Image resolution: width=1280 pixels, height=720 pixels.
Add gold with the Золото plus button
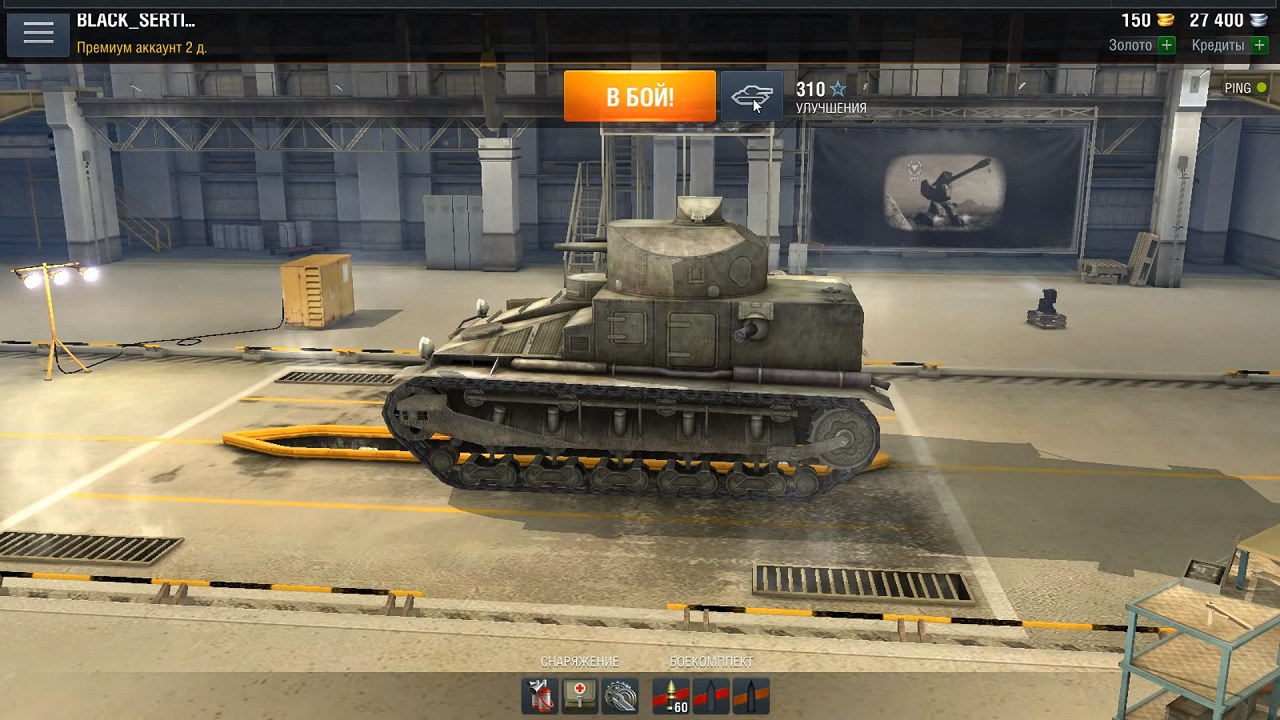1166,45
